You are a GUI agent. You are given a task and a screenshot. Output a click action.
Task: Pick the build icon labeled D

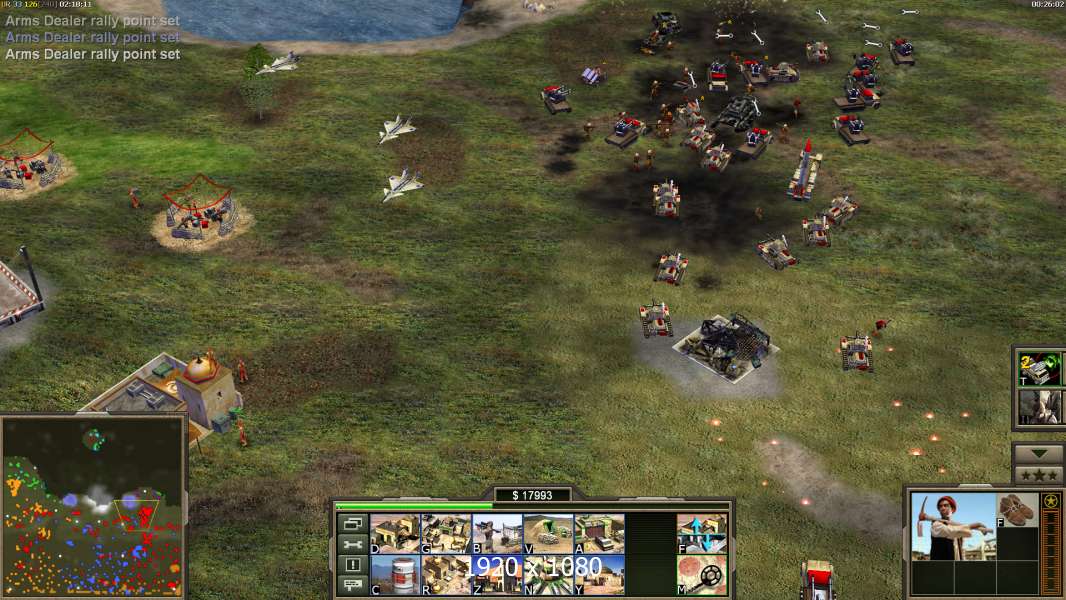pos(395,533)
